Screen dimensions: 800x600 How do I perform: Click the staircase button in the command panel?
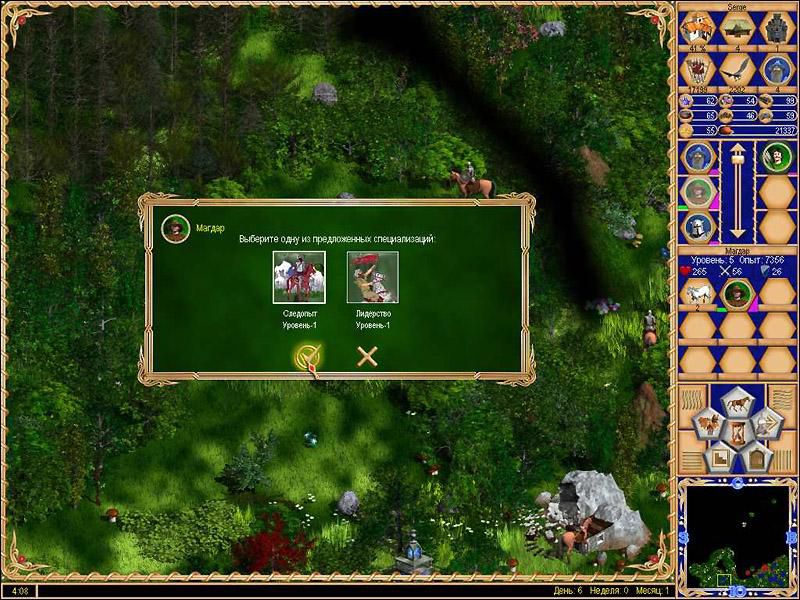pyautogui.click(x=719, y=458)
